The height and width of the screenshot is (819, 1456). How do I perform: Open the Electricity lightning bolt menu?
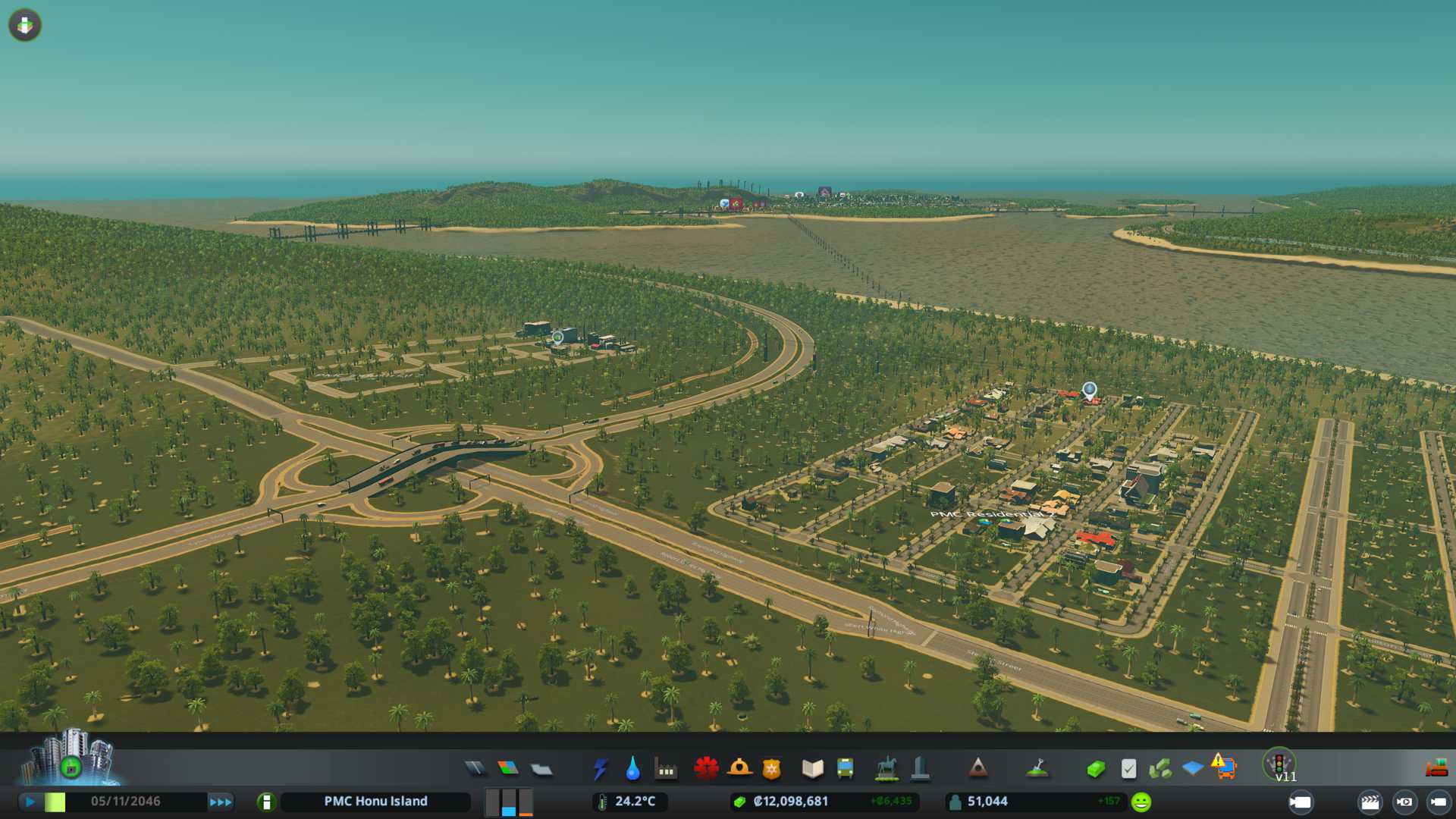(x=601, y=769)
